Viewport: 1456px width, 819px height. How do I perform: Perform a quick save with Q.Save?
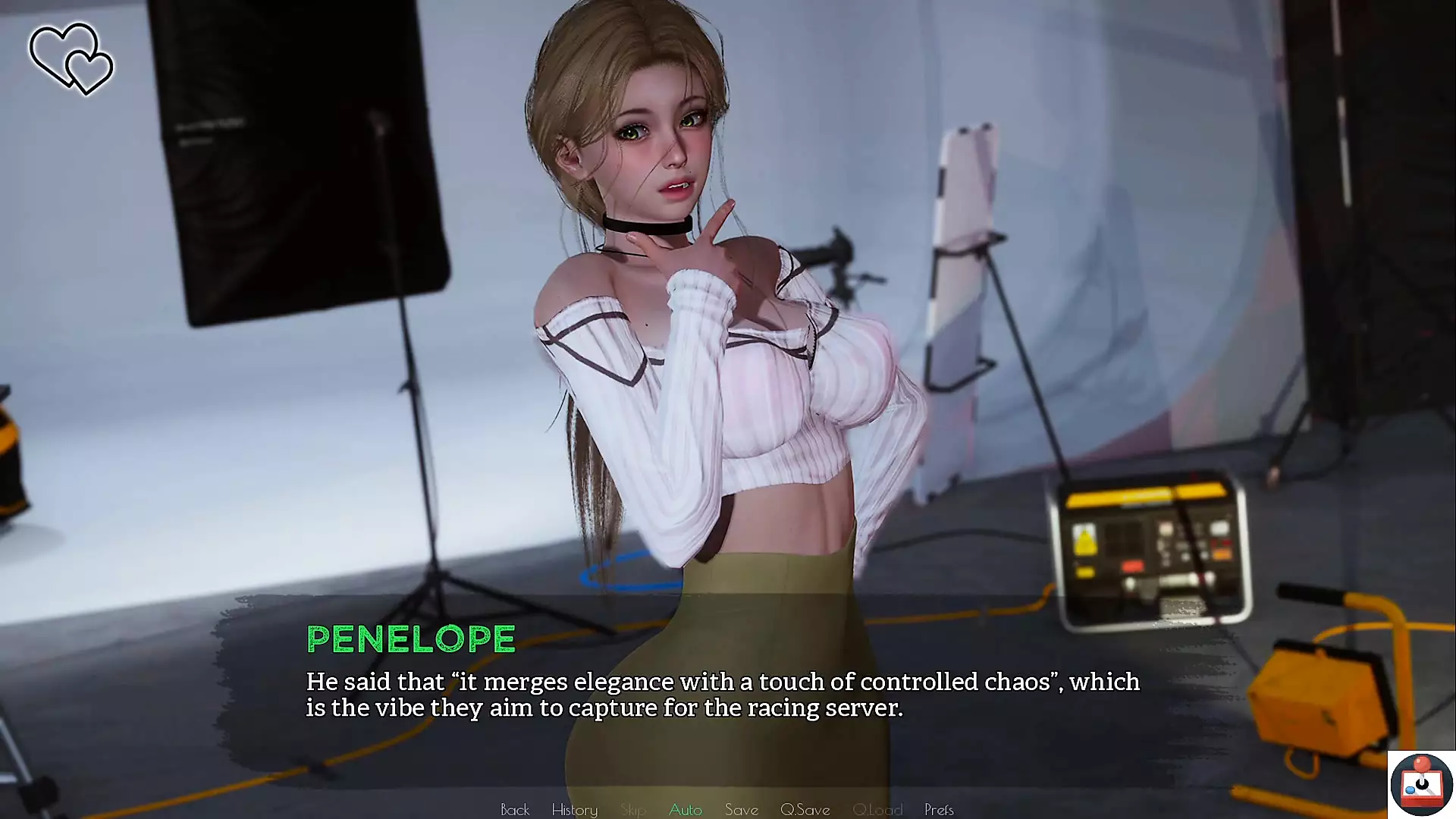(x=805, y=809)
